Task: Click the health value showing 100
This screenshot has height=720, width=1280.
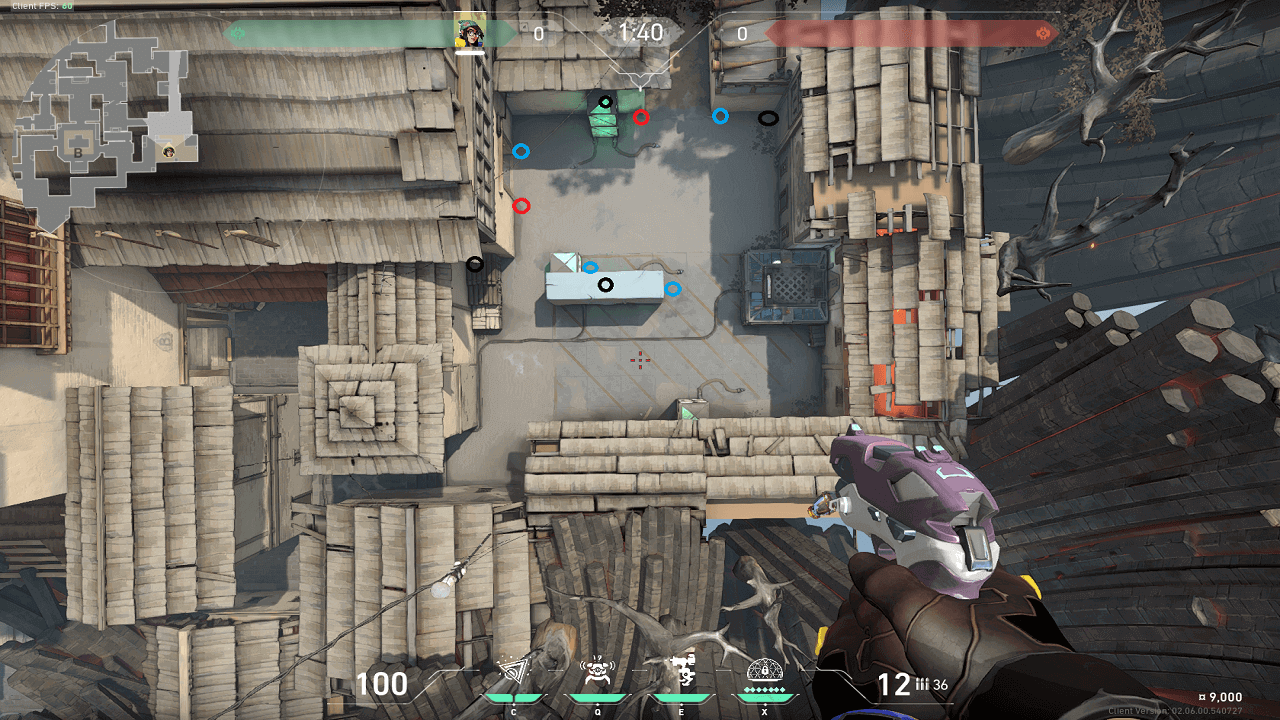Action: [383, 686]
